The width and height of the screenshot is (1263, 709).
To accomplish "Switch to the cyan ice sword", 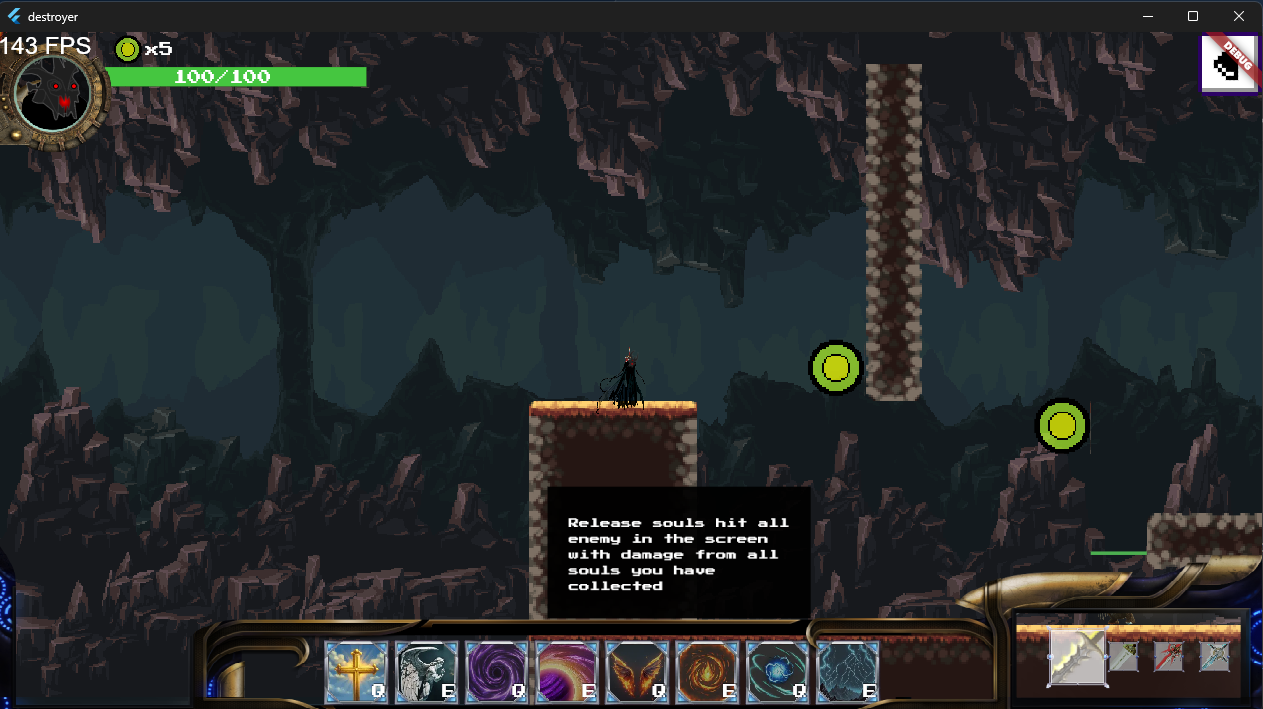I will coord(1214,656).
